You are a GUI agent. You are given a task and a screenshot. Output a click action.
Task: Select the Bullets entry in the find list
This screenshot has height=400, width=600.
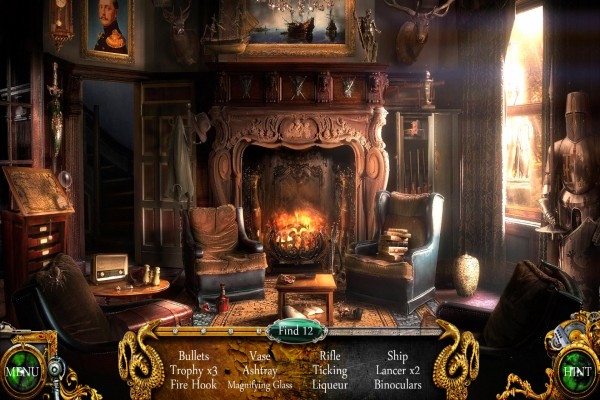(x=194, y=355)
